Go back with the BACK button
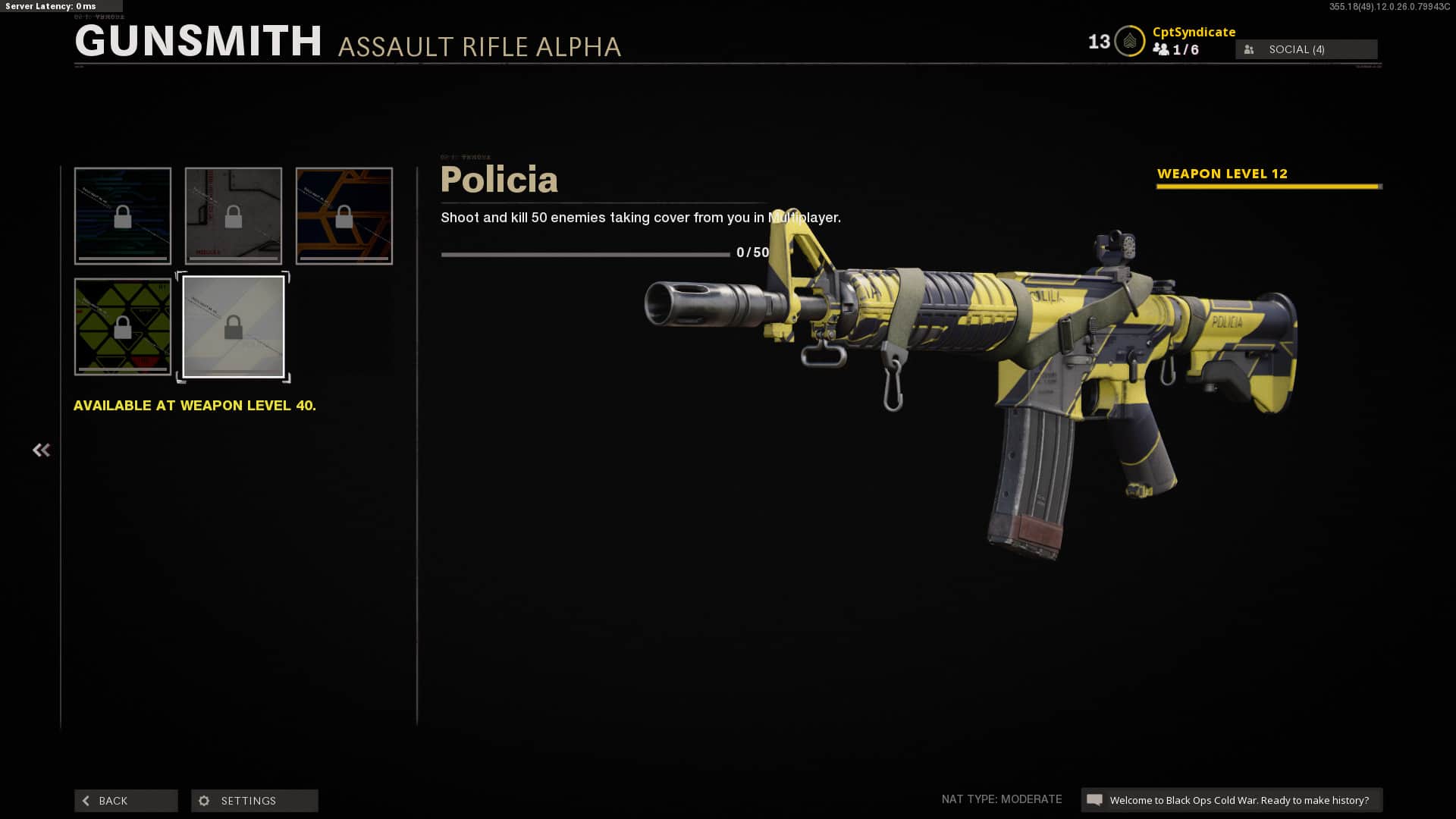Screen dimensions: 1456x819 coord(126,801)
